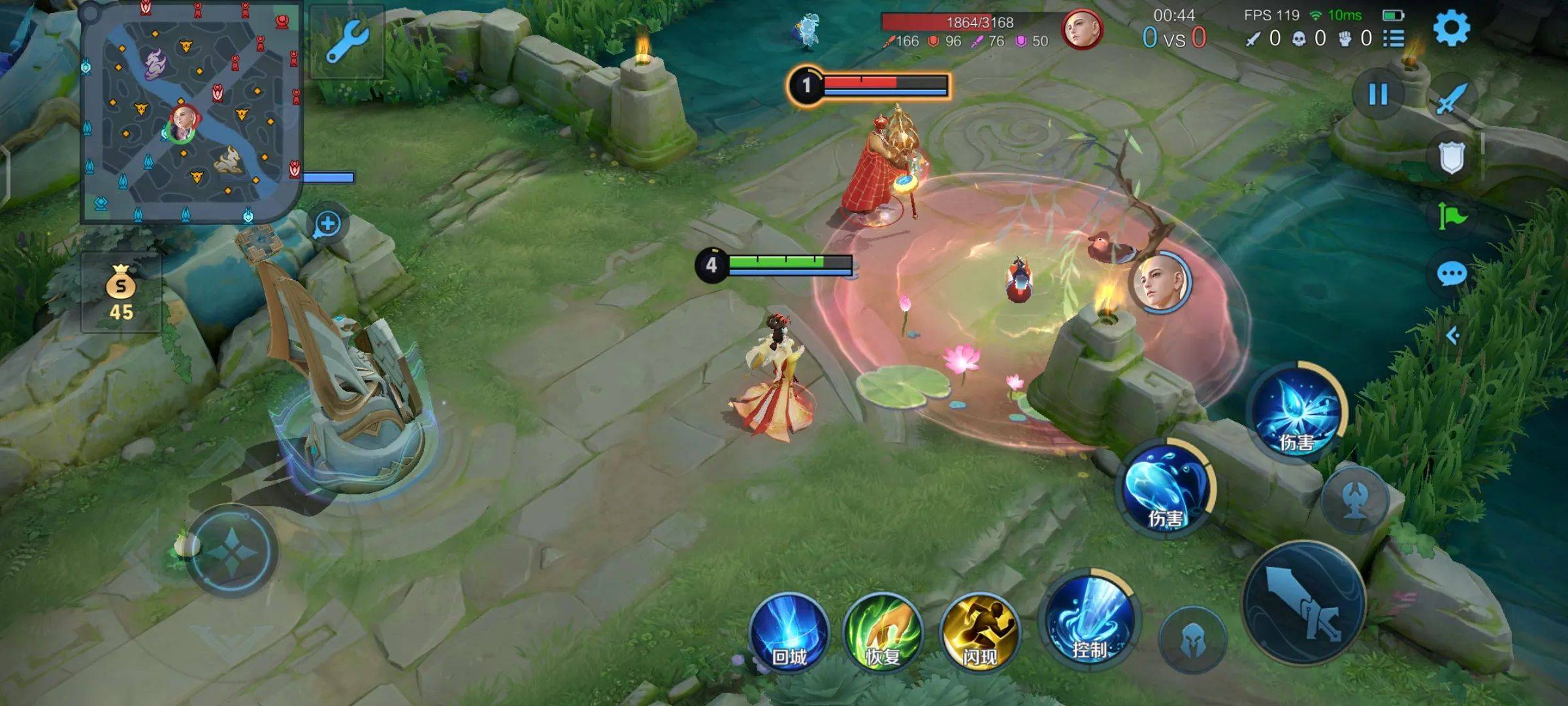1568x706 pixels.
Task: Collapse the signal panel with the arrow
Action: point(1452,335)
